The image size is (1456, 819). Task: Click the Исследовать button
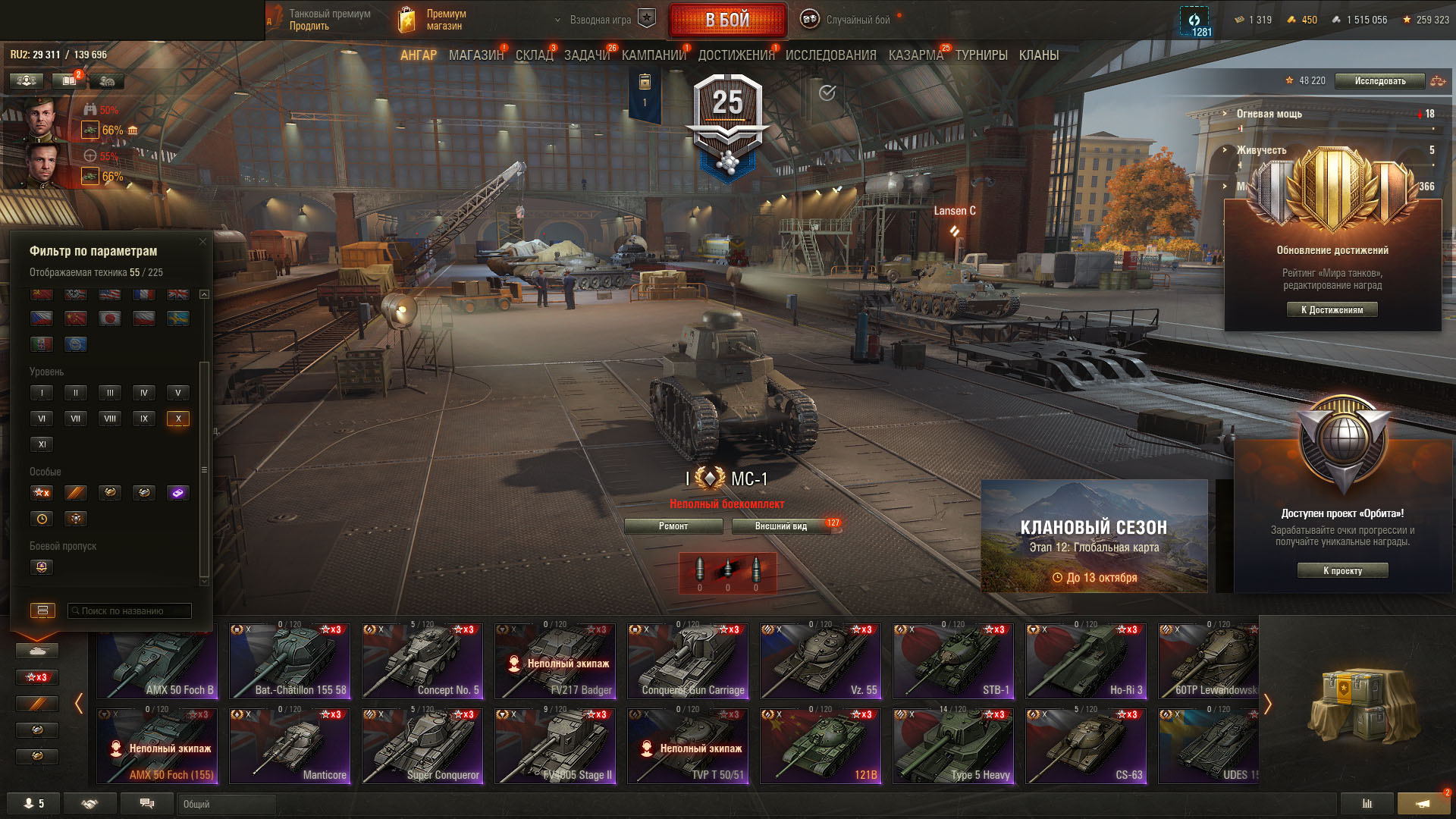(1379, 81)
